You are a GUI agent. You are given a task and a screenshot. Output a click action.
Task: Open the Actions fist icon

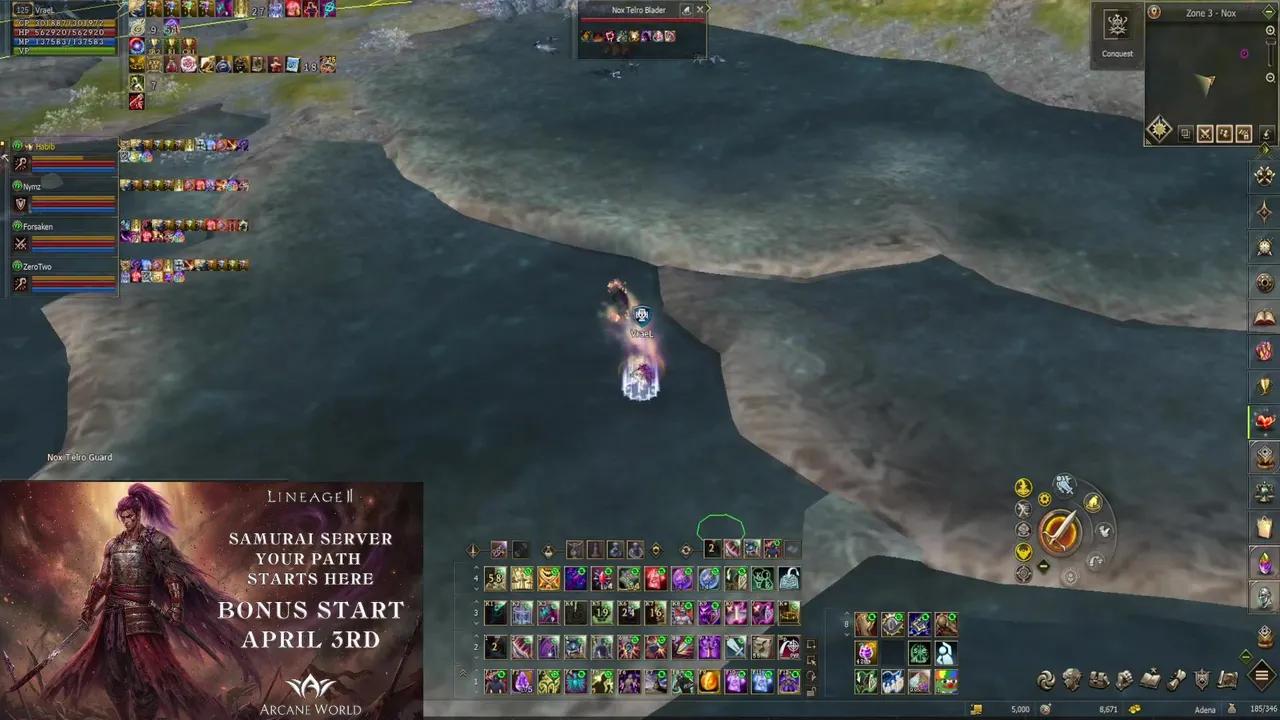click(1125, 677)
